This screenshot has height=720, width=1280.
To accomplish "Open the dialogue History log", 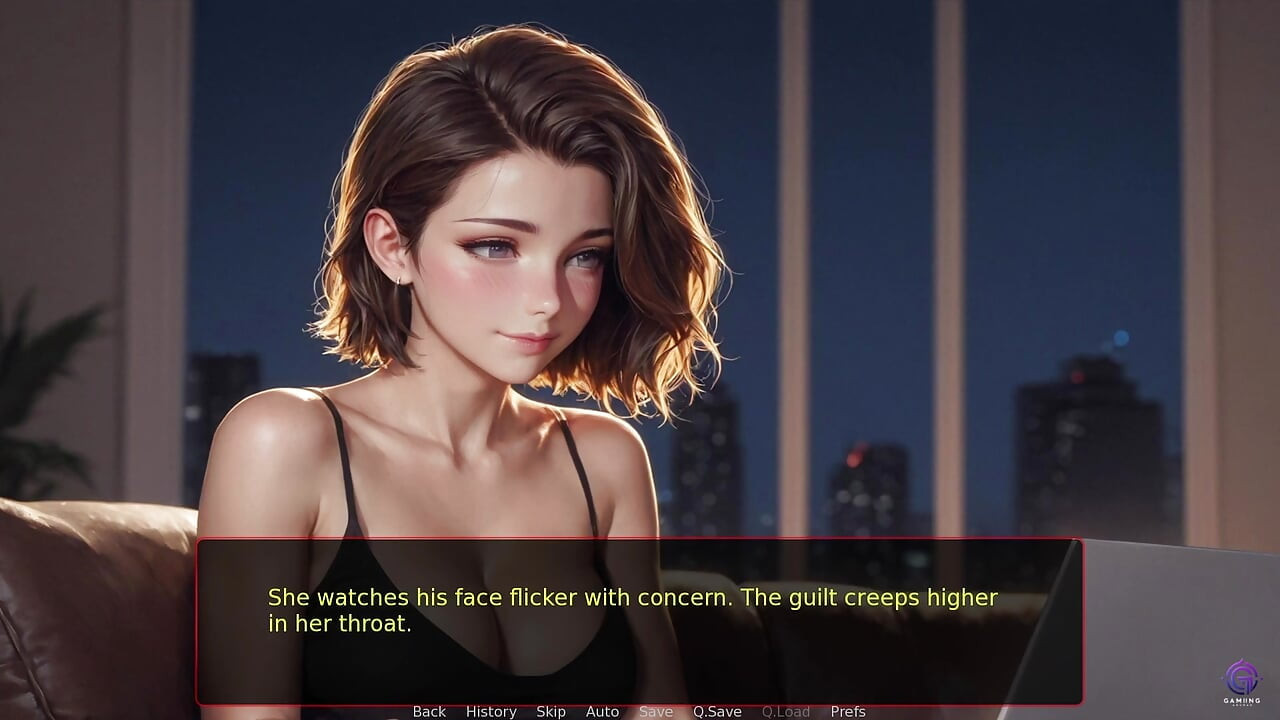I will (491, 711).
